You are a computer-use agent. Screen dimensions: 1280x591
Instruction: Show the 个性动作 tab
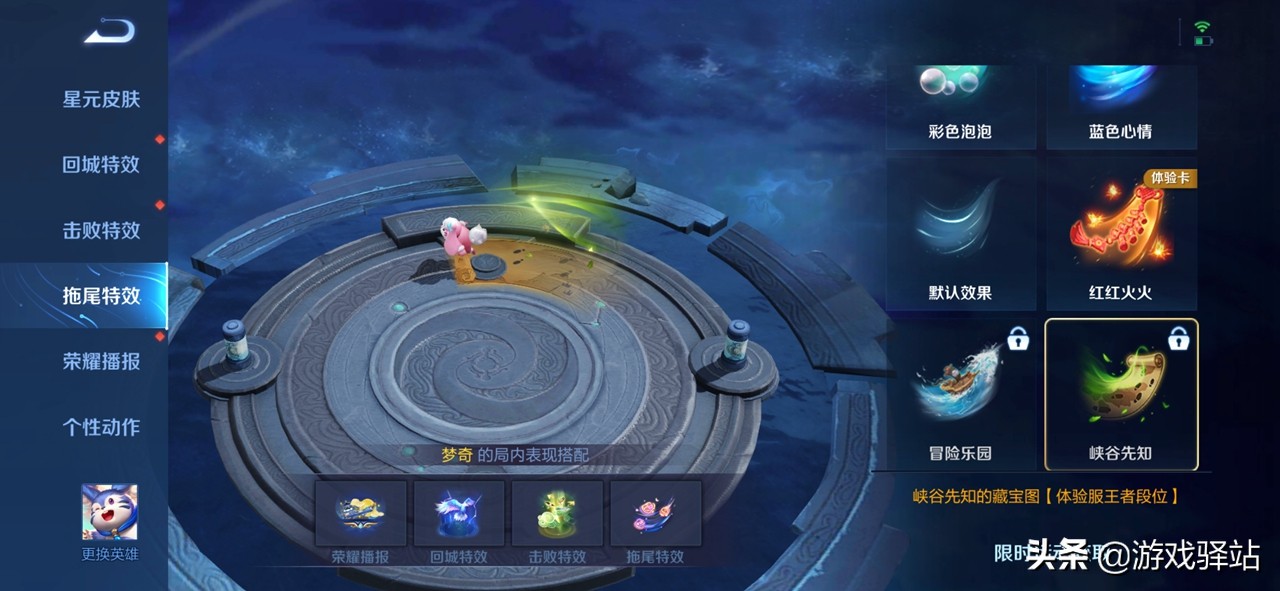pyautogui.click(x=101, y=427)
